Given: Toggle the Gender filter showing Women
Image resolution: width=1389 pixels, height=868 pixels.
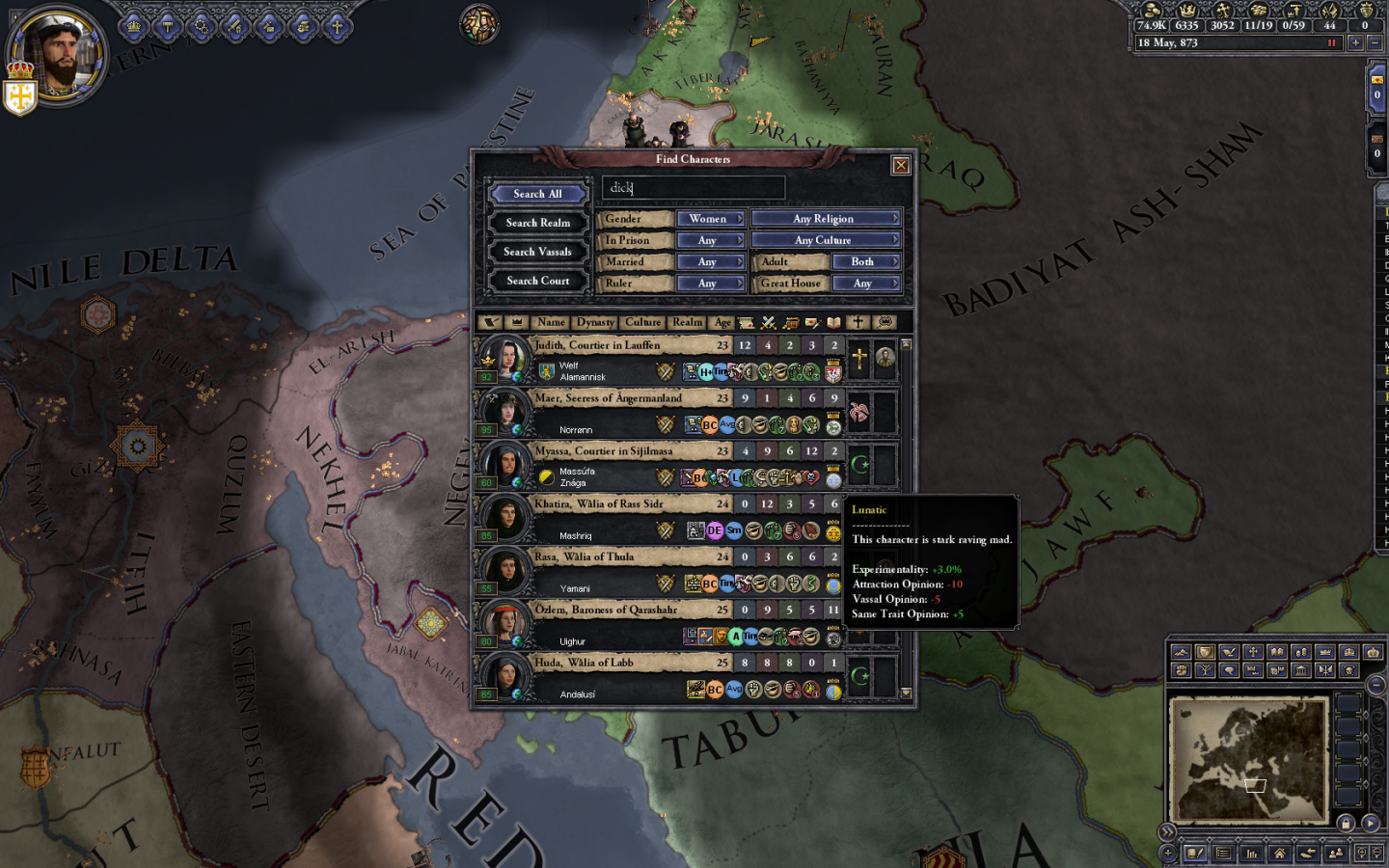Looking at the screenshot, I should pos(711,219).
